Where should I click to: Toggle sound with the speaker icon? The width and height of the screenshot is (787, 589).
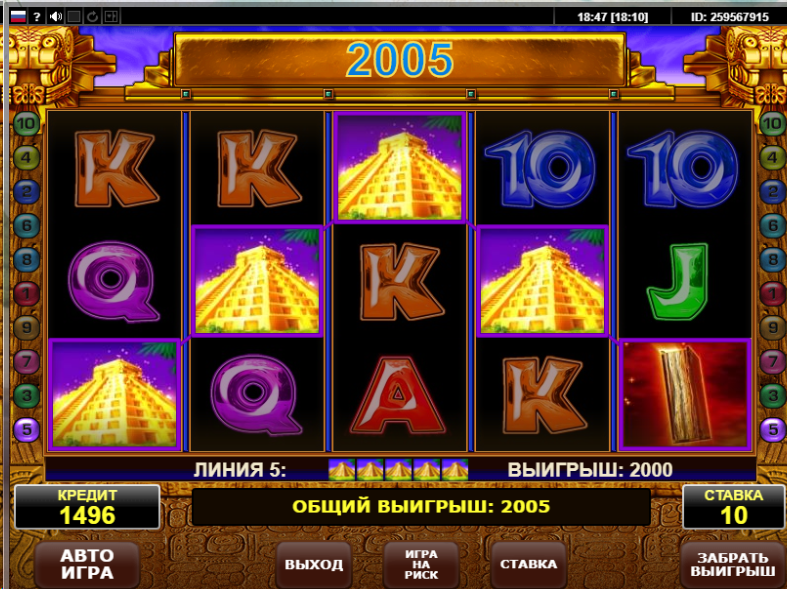point(56,16)
